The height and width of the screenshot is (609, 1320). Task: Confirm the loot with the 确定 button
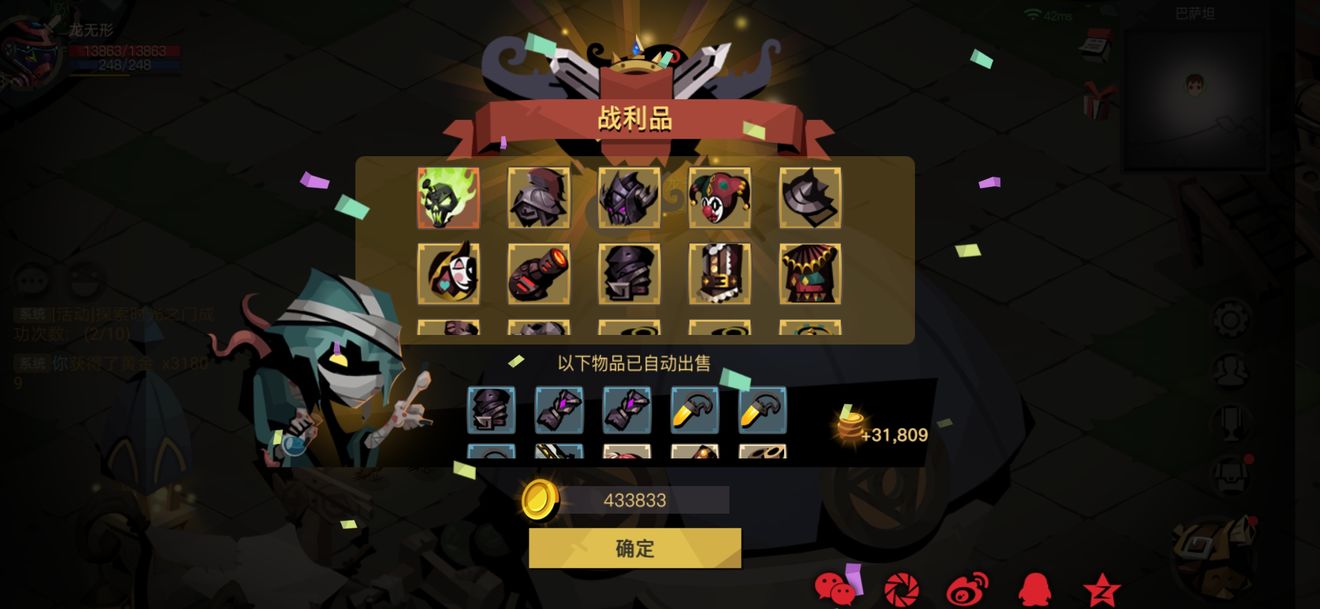(635, 548)
